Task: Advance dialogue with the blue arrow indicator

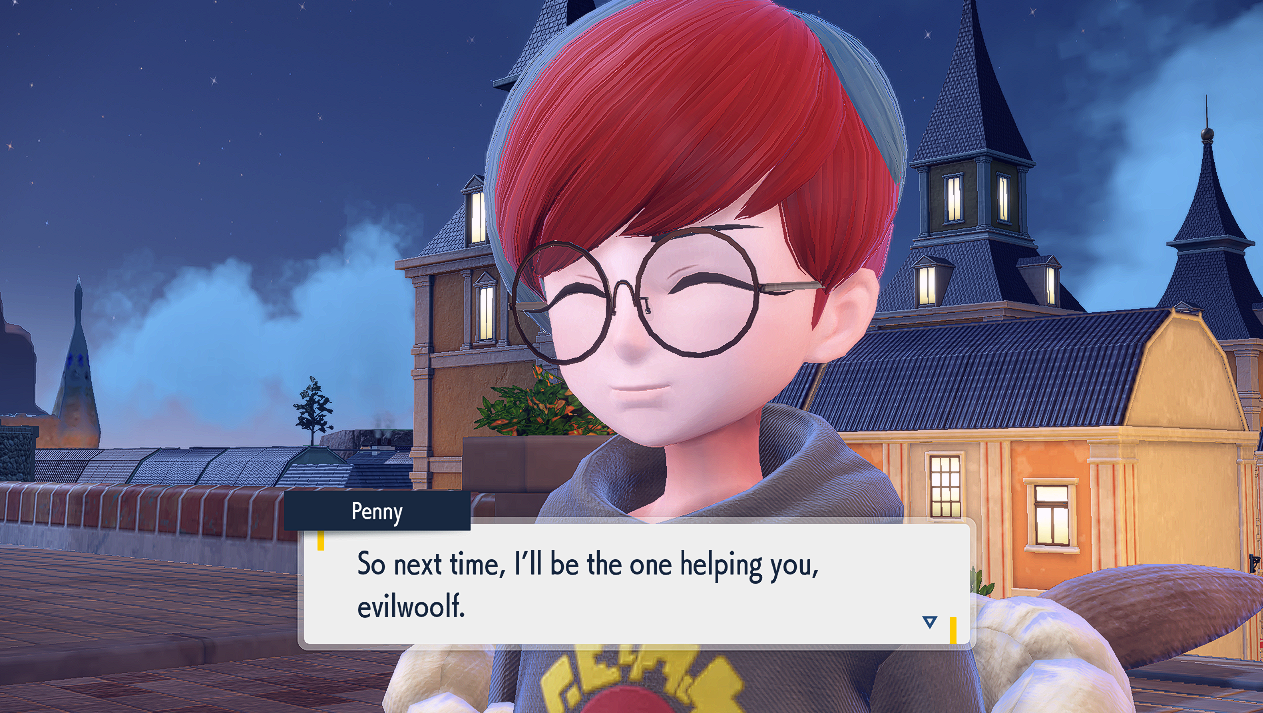Action: 929,623
